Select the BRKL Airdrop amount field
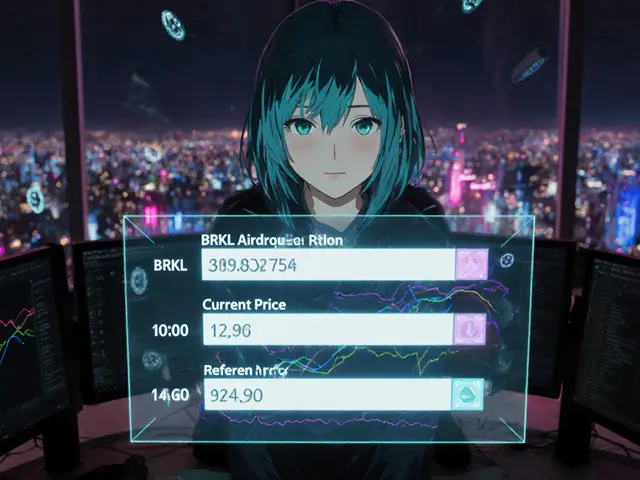 [327, 265]
